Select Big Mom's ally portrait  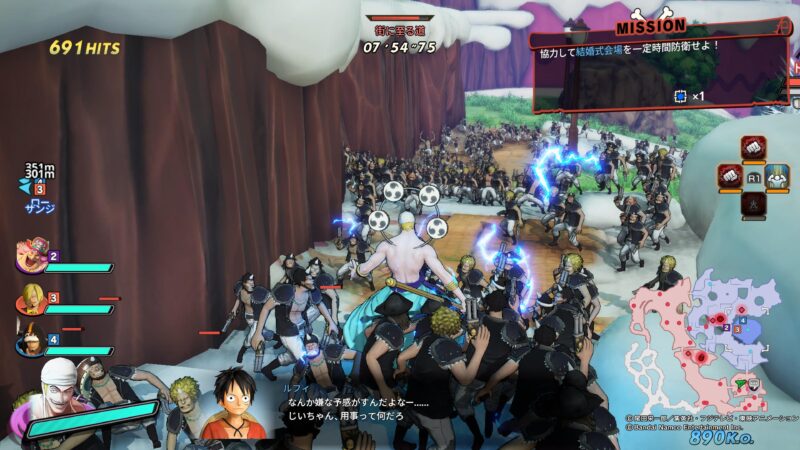pyautogui.click(x=32, y=259)
